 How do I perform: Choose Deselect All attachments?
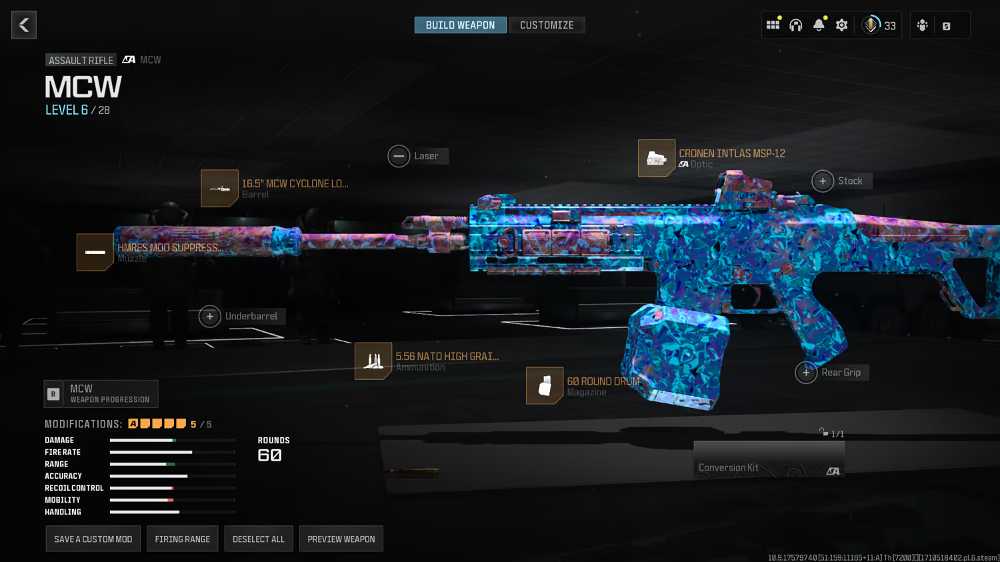click(x=258, y=539)
